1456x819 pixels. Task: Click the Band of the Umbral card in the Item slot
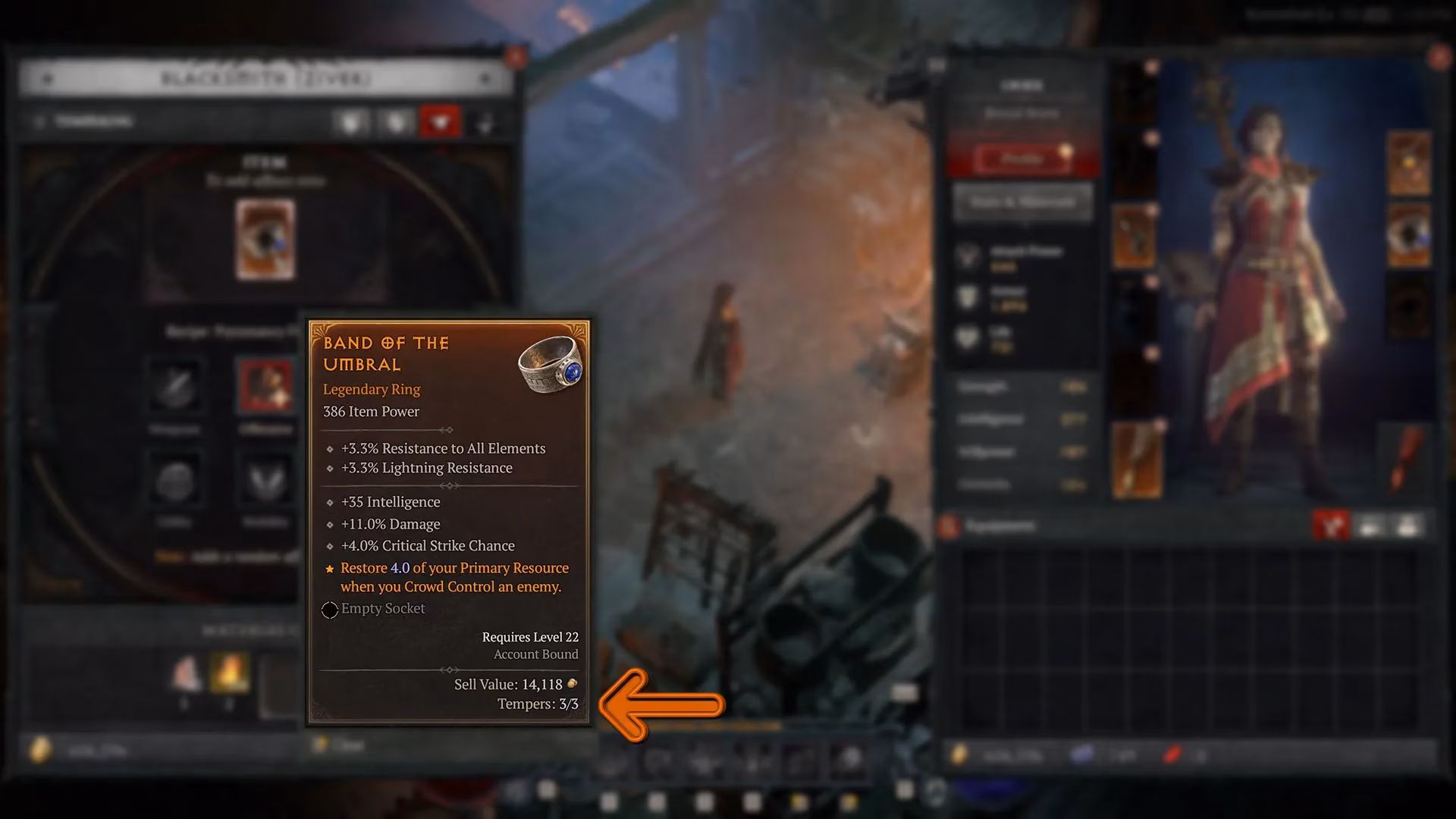267,239
